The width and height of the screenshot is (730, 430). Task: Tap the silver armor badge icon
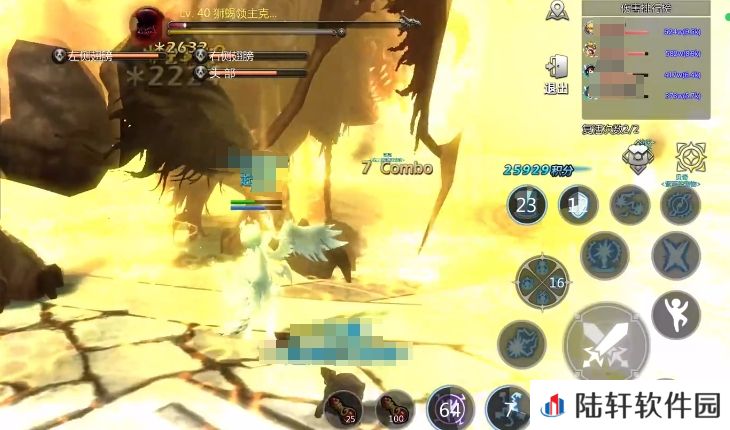(638, 154)
